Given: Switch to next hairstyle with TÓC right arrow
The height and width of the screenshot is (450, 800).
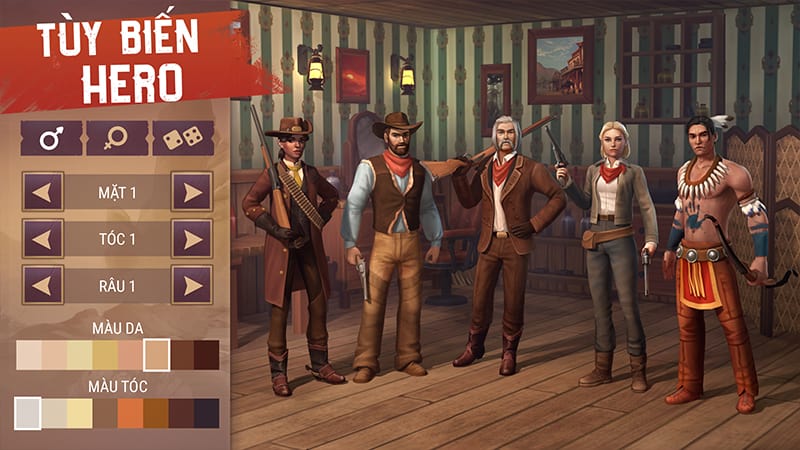Looking at the screenshot, I should point(191,238).
